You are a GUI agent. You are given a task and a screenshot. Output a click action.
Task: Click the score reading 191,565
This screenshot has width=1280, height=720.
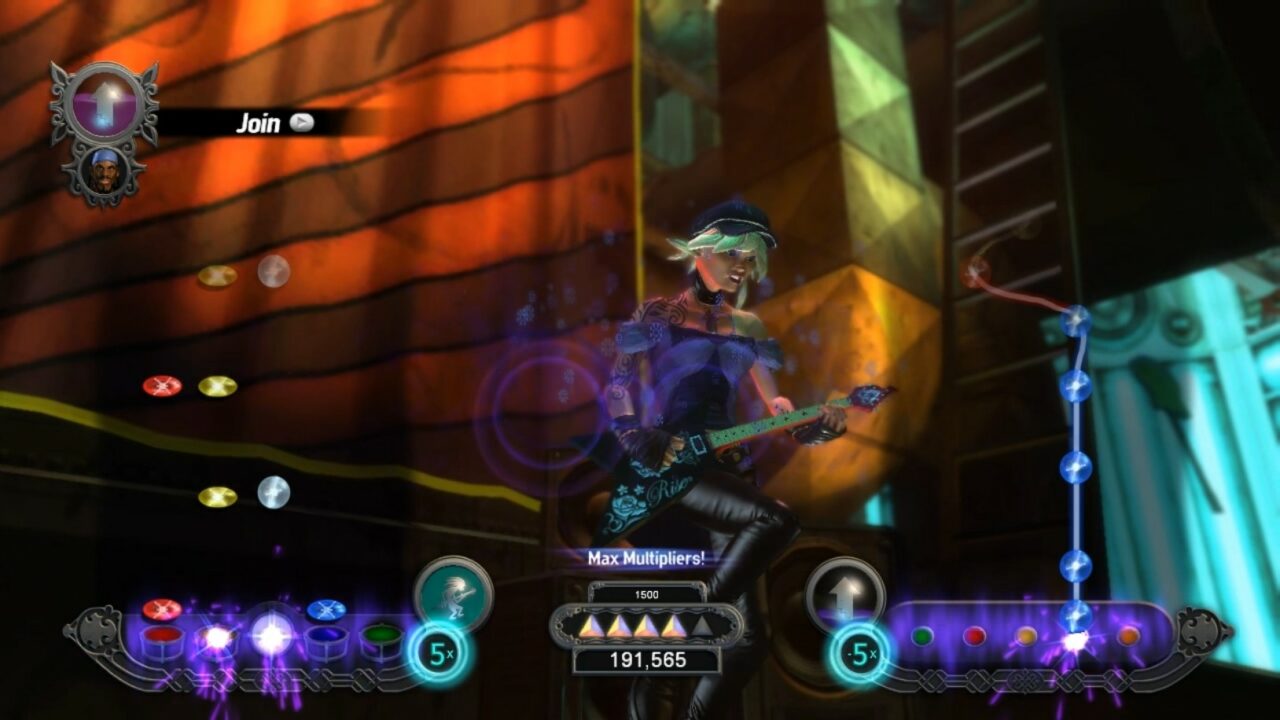[646, 659]
